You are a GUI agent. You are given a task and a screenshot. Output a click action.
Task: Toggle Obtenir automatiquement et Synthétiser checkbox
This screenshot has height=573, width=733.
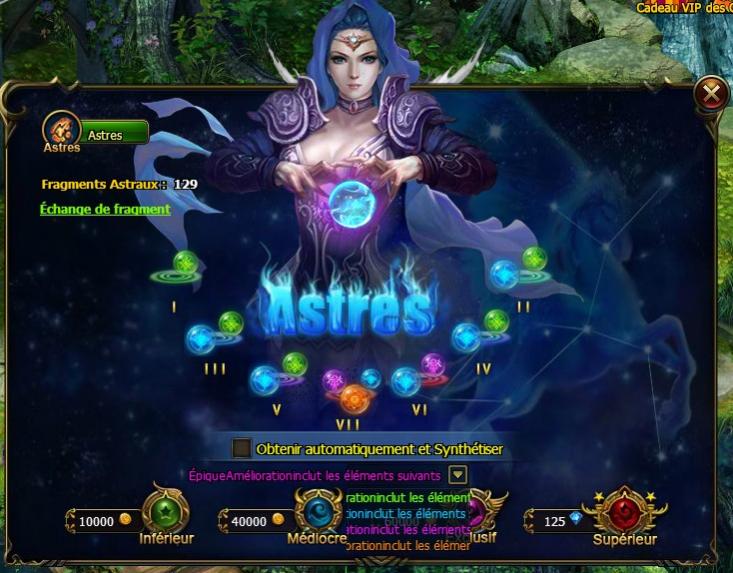click(241, 449)
